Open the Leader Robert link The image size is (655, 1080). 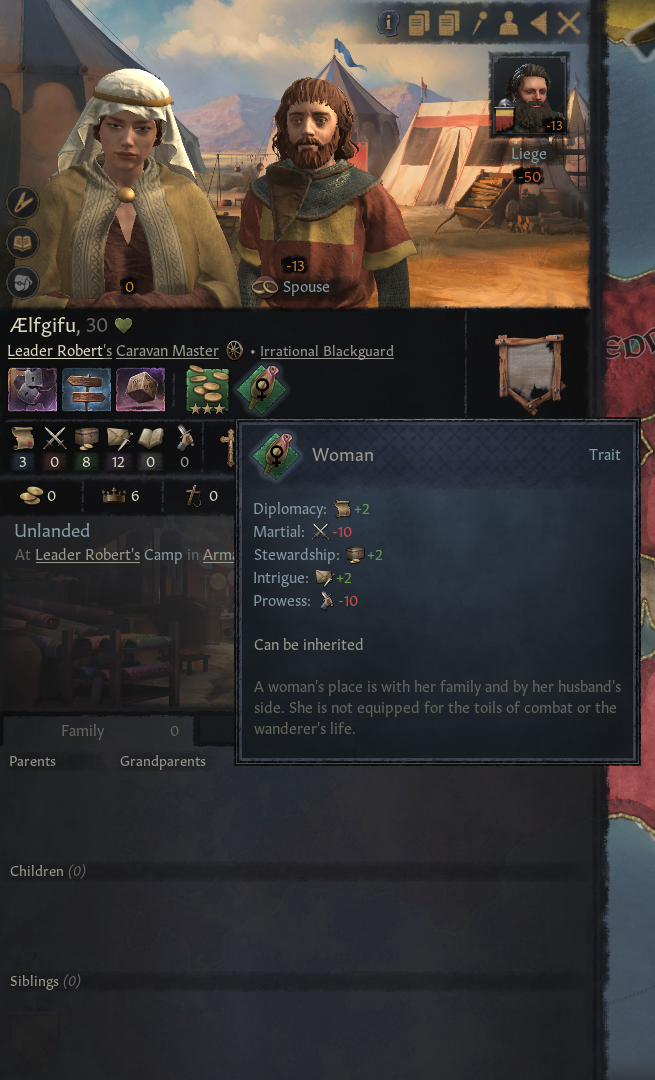56,351
